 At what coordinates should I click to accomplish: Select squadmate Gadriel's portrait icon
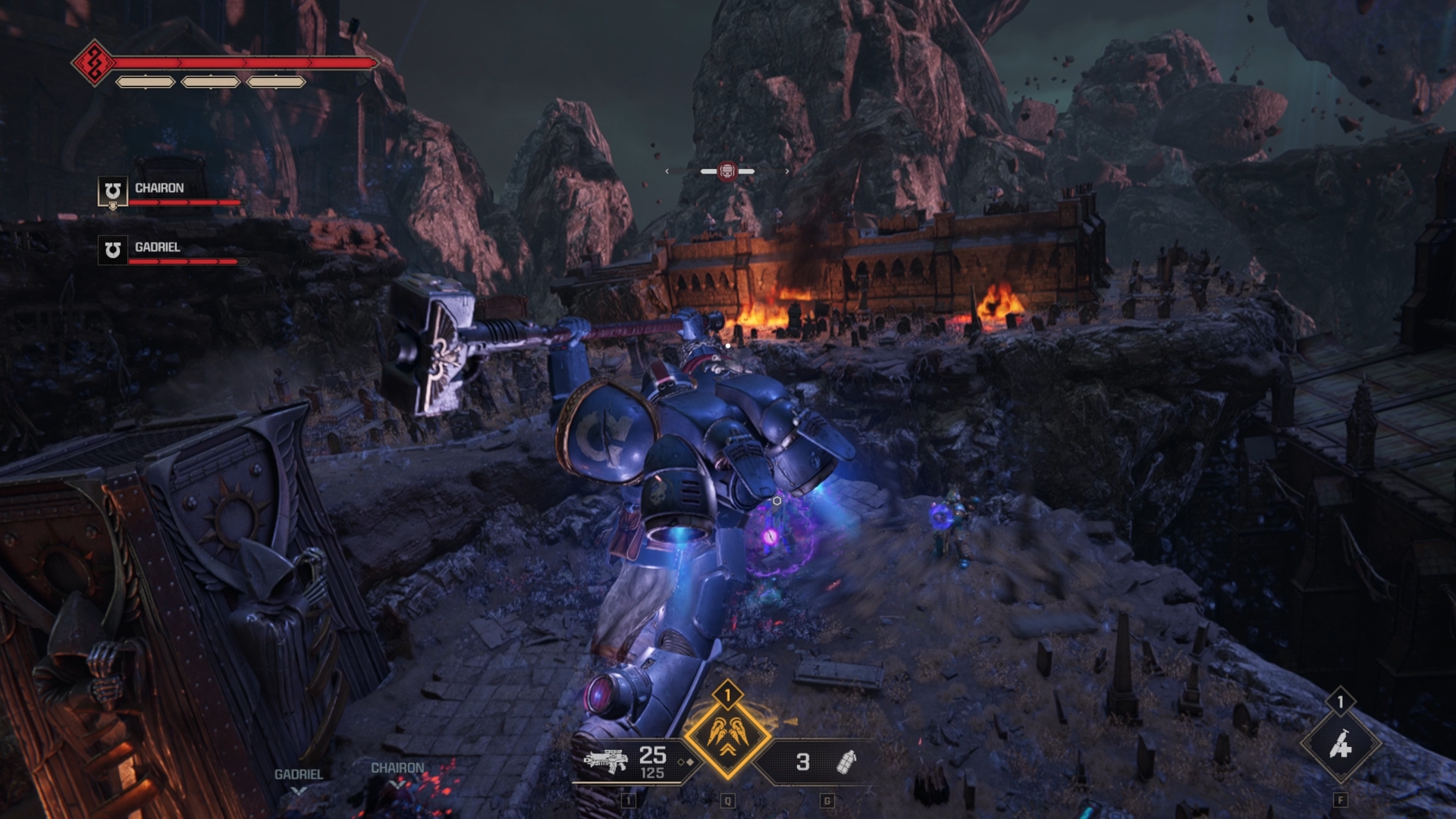112,250
